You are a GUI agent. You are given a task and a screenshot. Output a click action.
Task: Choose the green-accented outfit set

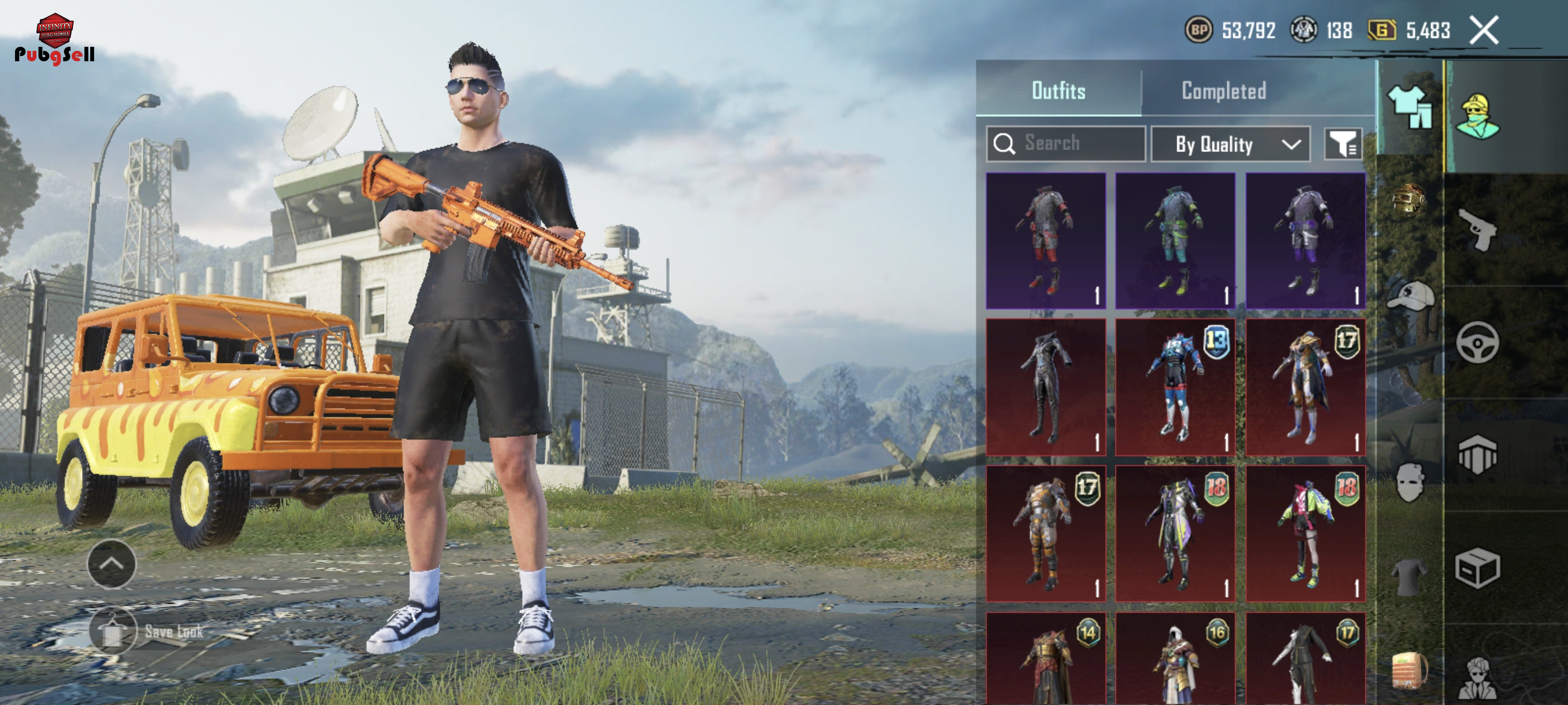click(1175, 241)
